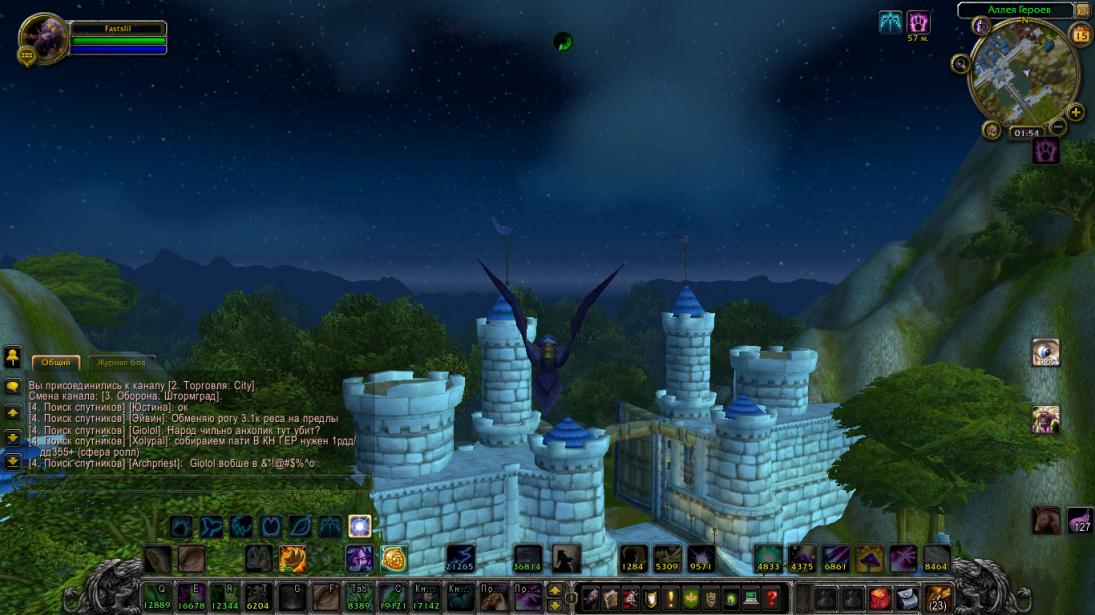1095x615 pixels.
Task: Zoom in the minimap with the plus button
Action: coord(1076,113)
